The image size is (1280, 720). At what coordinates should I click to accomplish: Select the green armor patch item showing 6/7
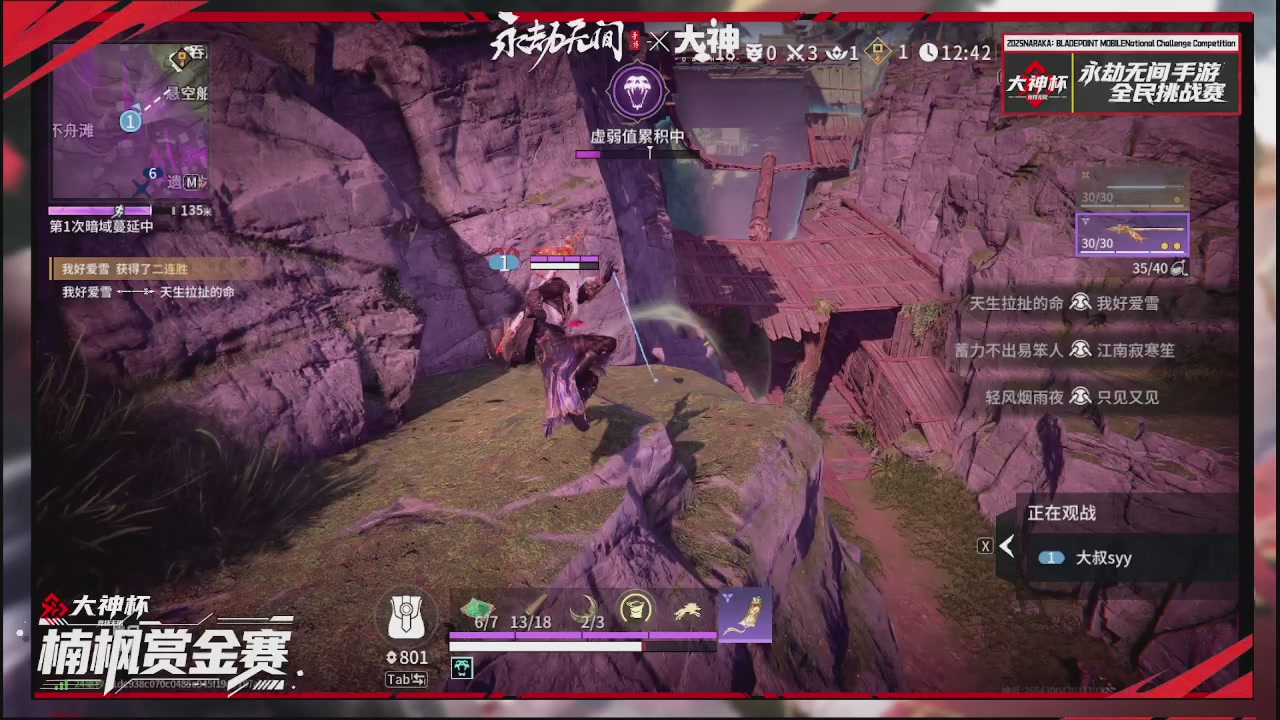pos(477,607)
